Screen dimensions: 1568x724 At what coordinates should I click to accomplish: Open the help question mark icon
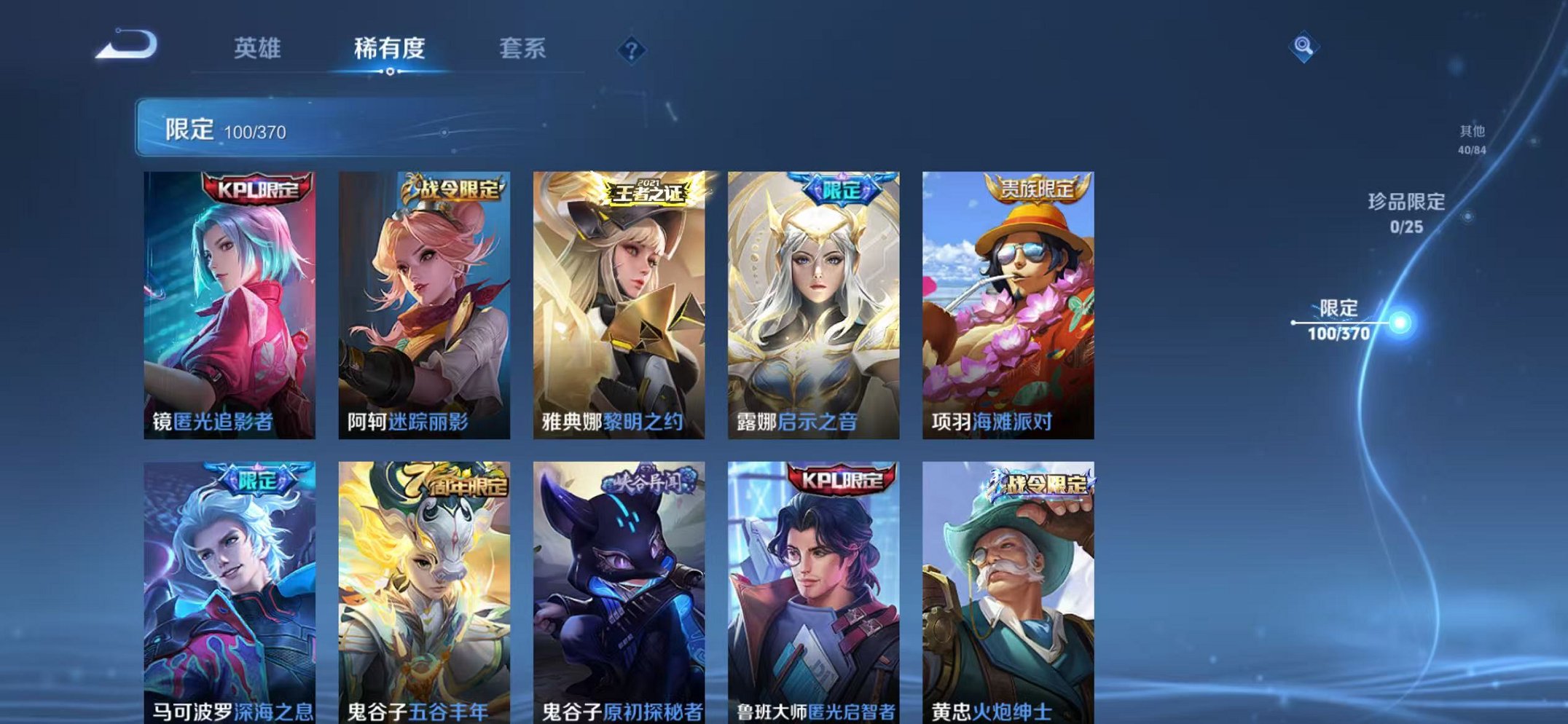(631, 49)
